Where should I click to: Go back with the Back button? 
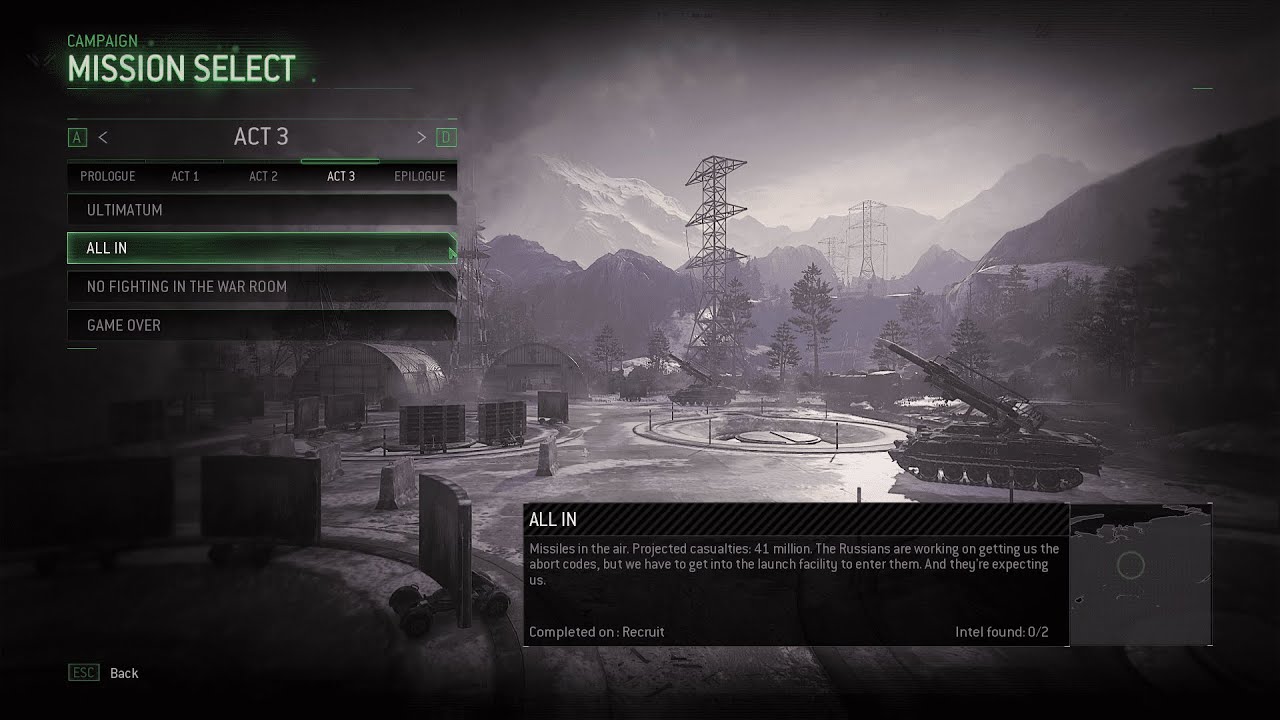point(123,673)
